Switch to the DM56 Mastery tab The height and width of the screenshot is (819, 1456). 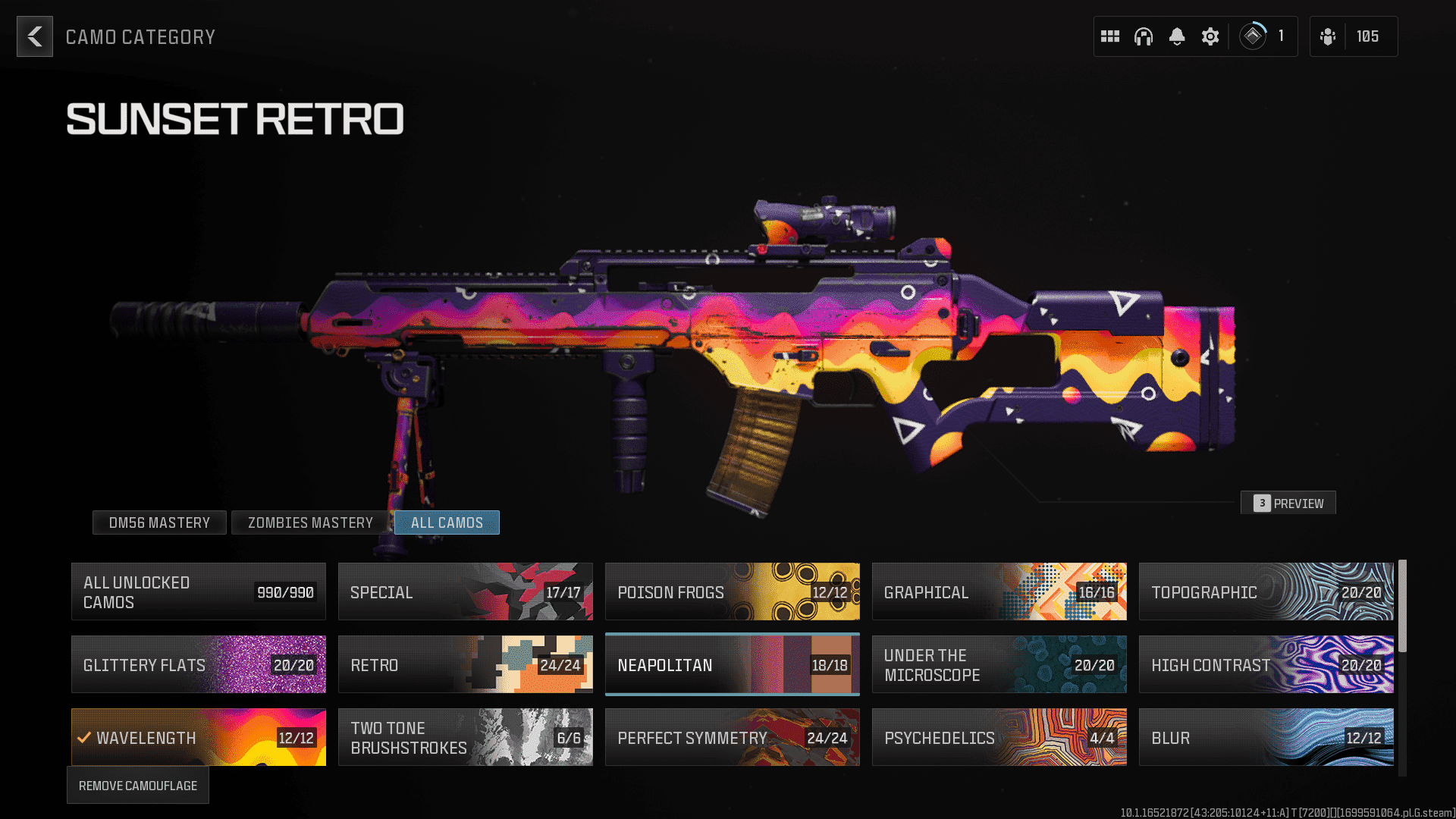point(159,522)
